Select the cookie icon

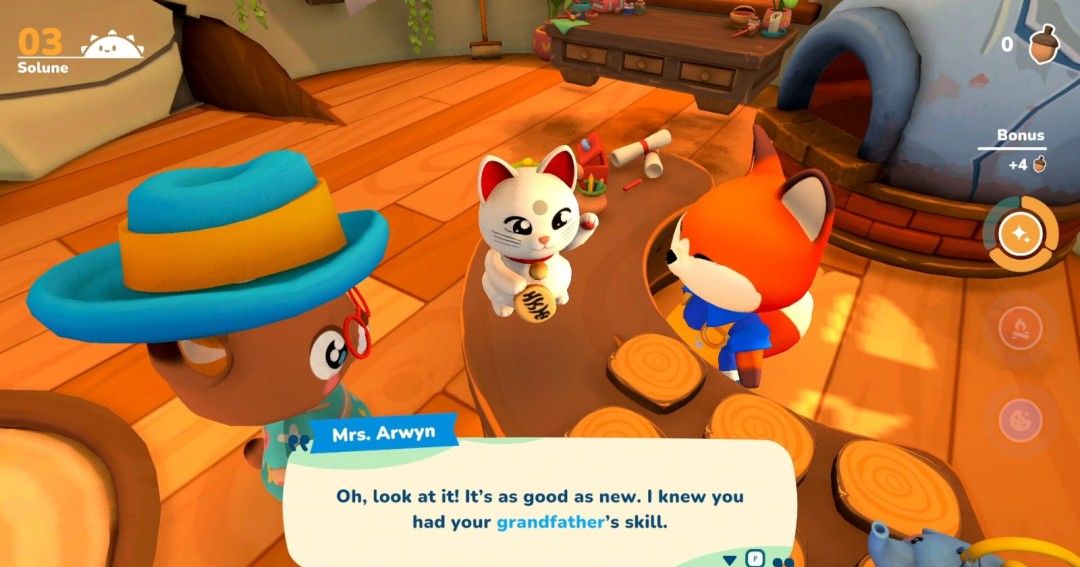click(x=1020, y=418)
